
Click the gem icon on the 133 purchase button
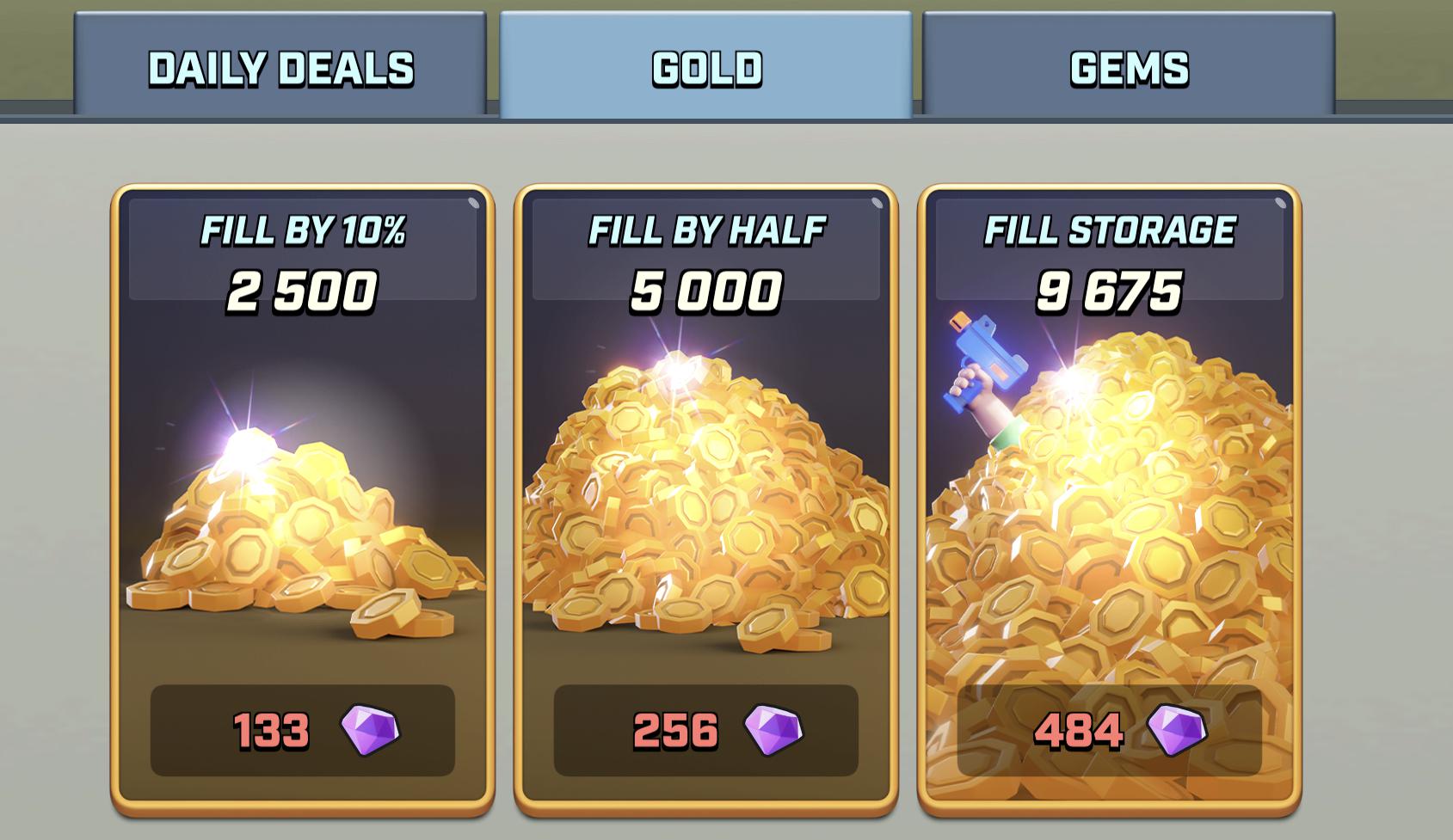372,729
